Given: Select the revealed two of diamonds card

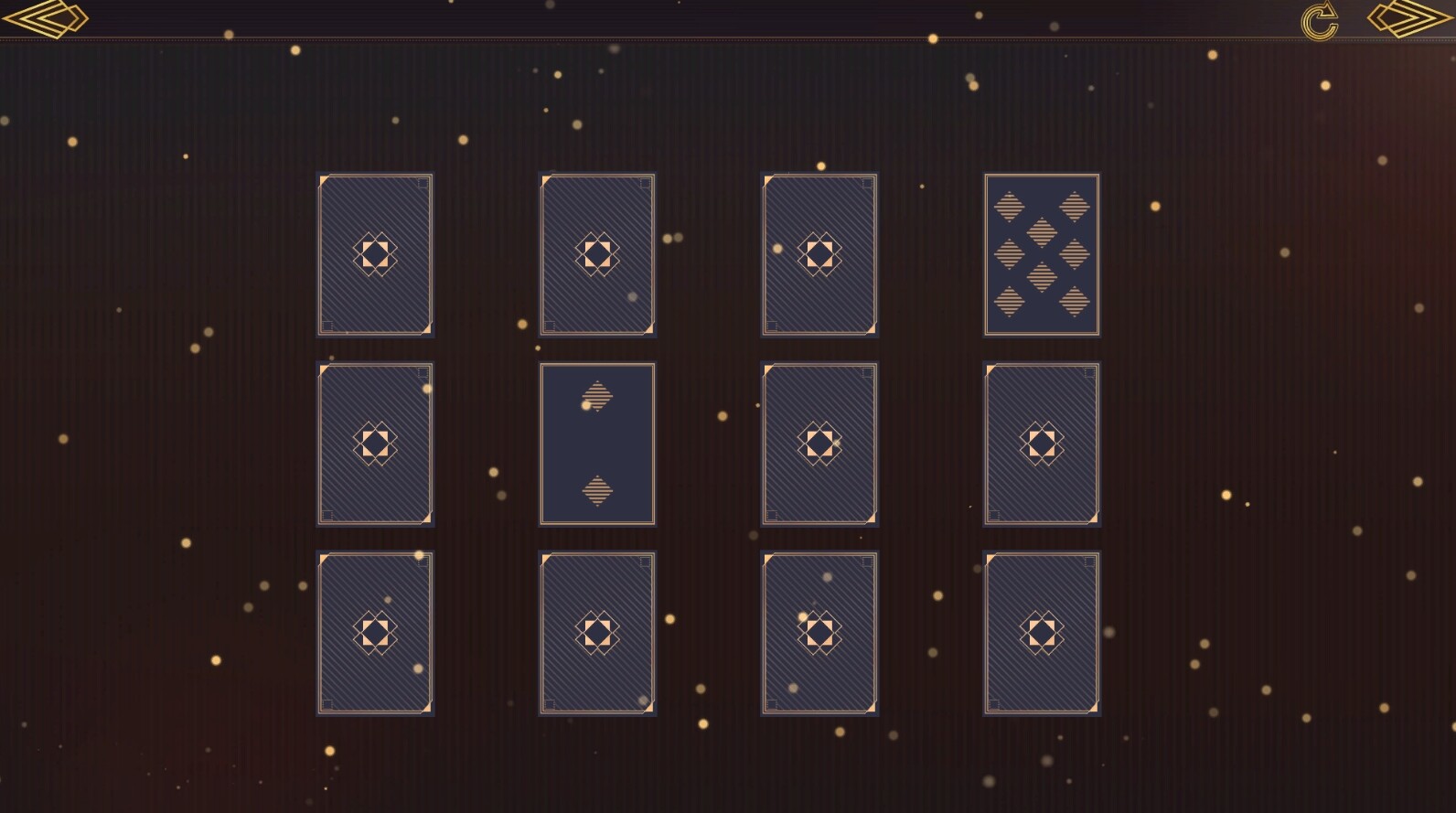Looking at the screenshot, I should tap(598, 444).
